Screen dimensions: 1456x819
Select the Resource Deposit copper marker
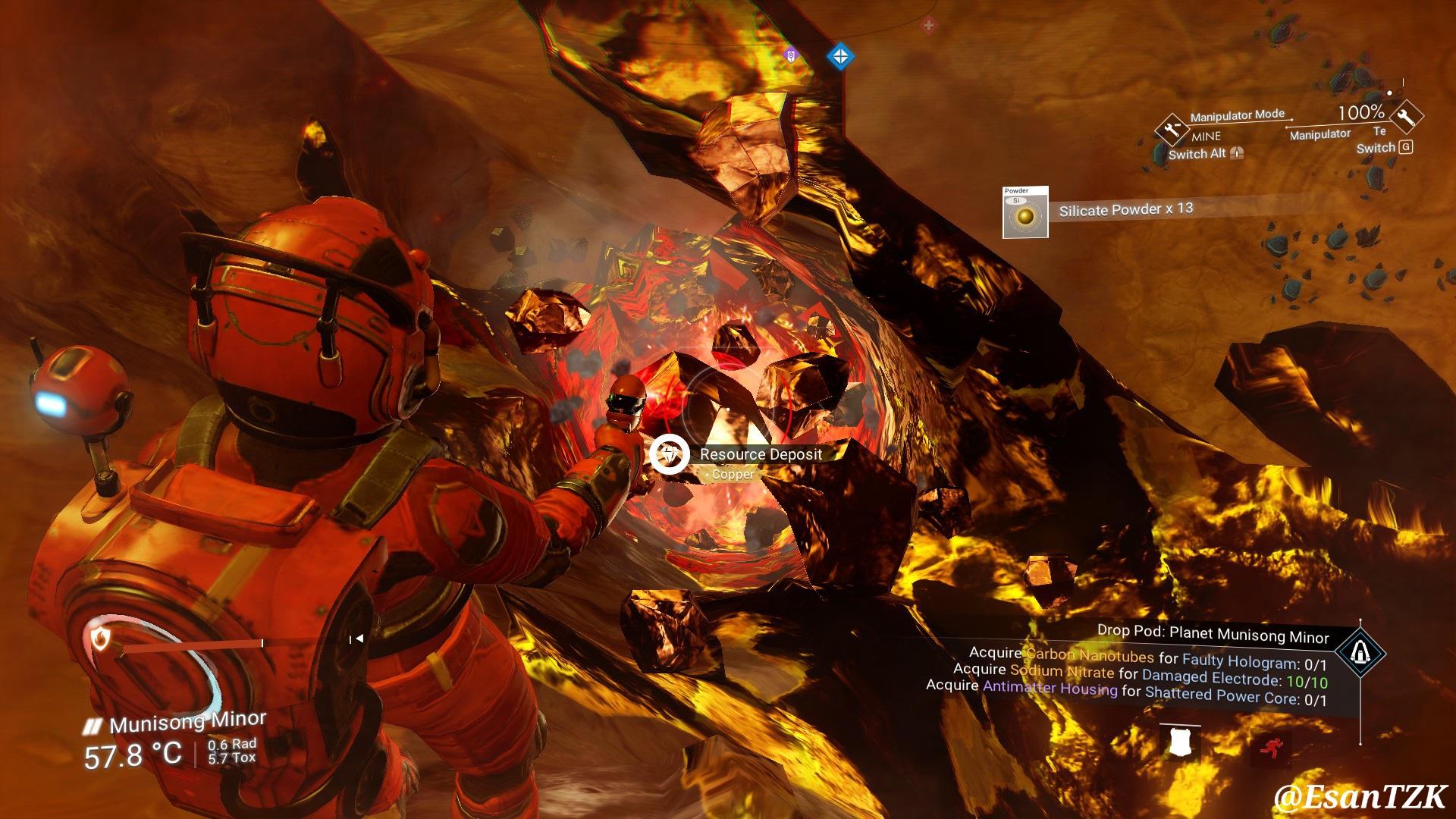click(670, 454)
